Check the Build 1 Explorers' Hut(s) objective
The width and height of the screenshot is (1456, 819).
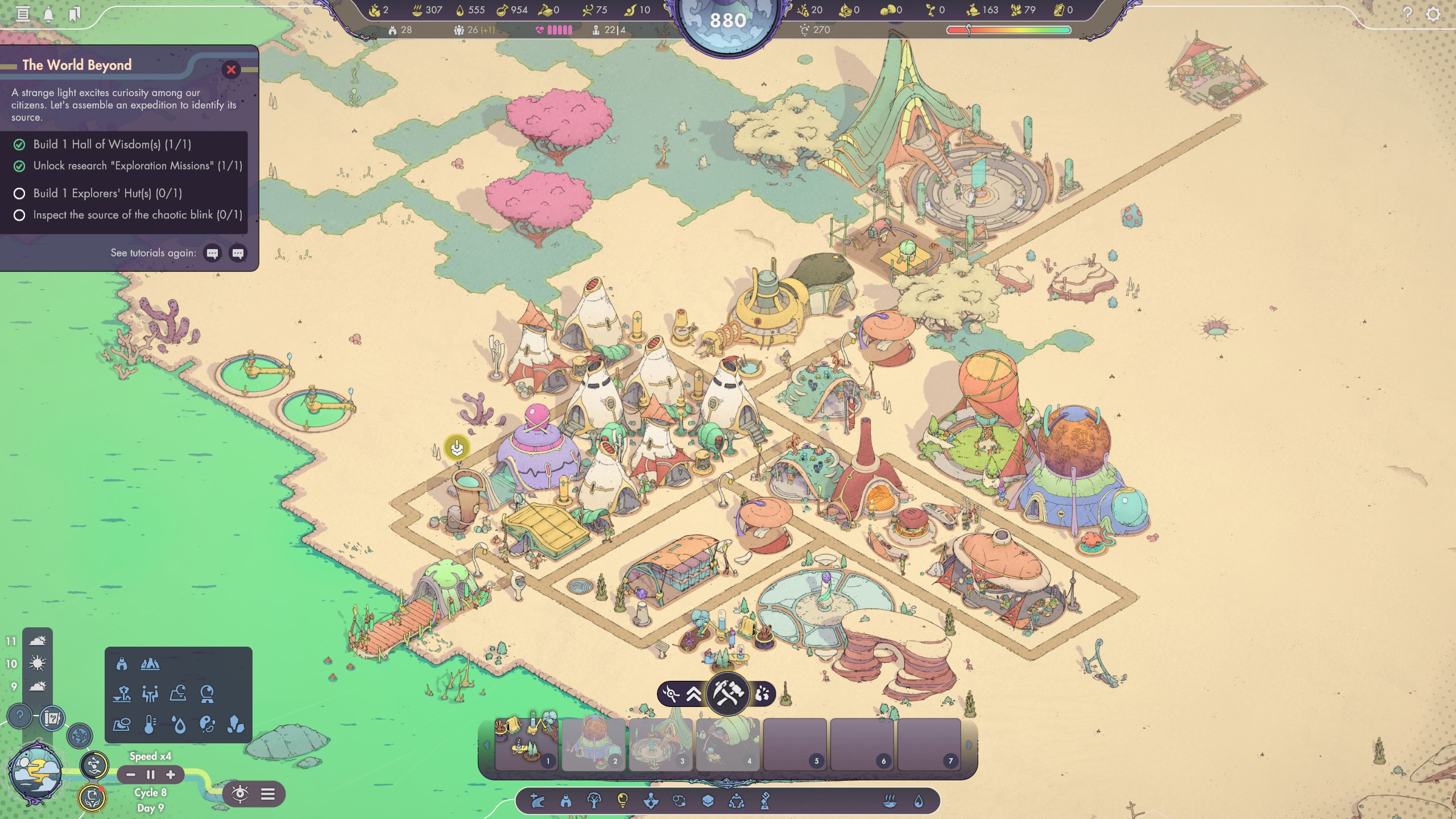pyautogui.click(x=20, y=193)
